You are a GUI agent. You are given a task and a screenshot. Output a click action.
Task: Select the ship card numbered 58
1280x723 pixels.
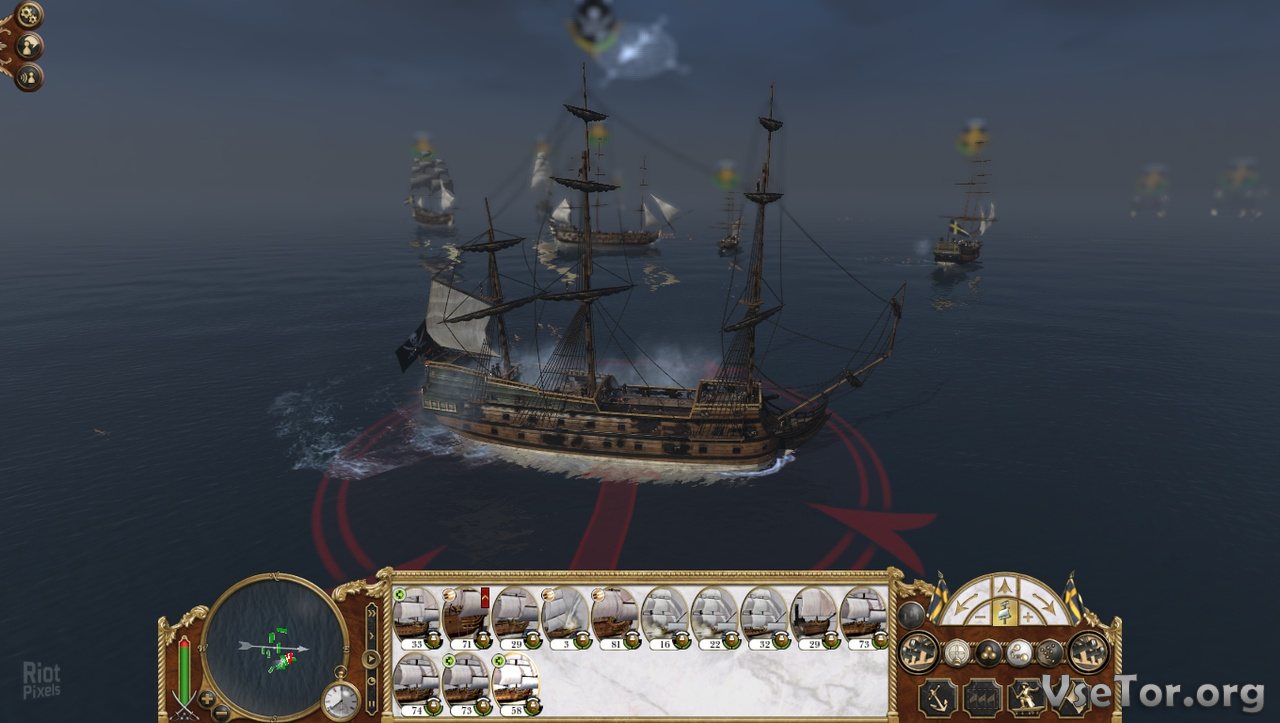[x=516, y=682]
